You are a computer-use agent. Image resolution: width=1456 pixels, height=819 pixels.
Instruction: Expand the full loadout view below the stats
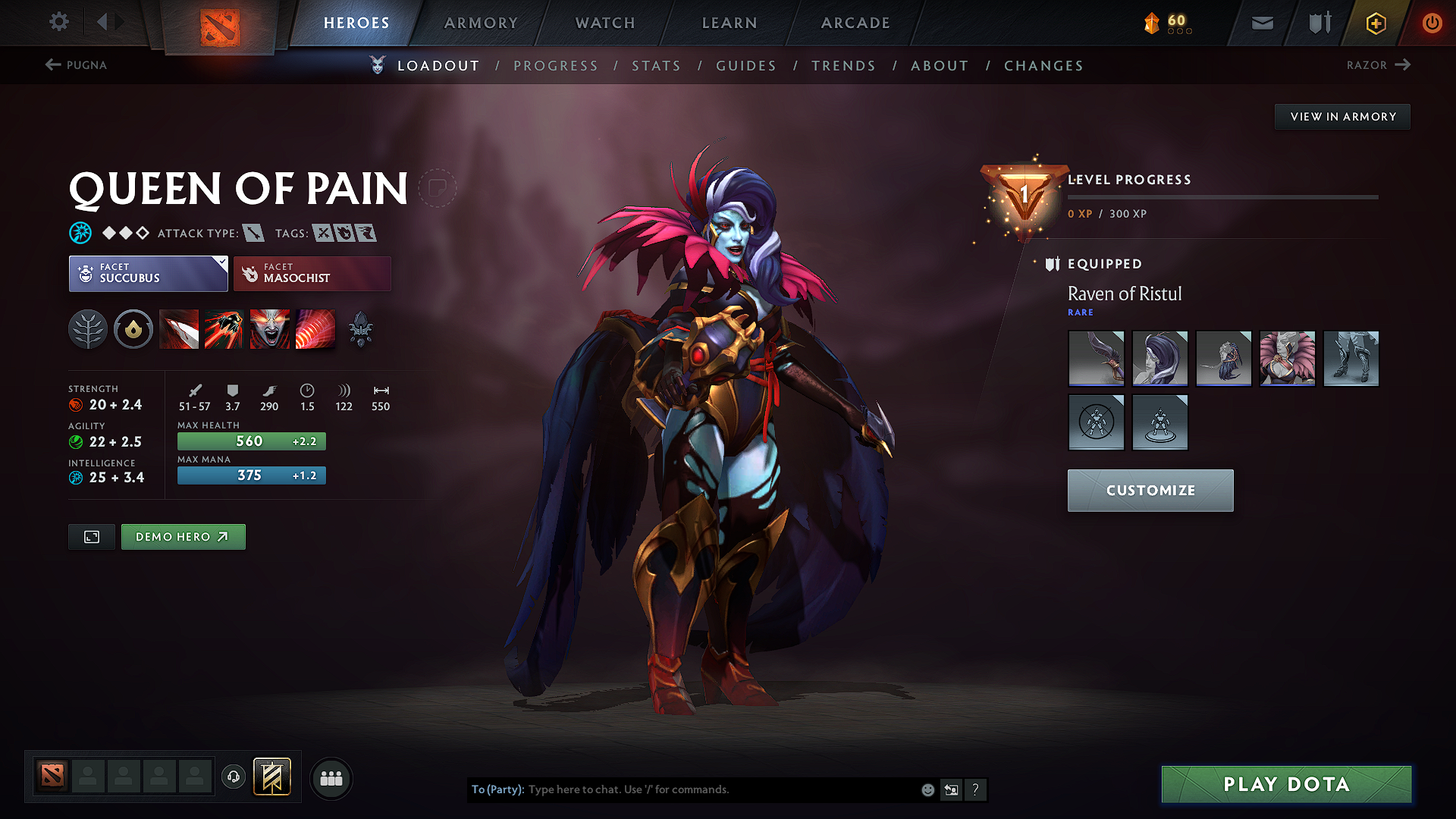point(91,536)
